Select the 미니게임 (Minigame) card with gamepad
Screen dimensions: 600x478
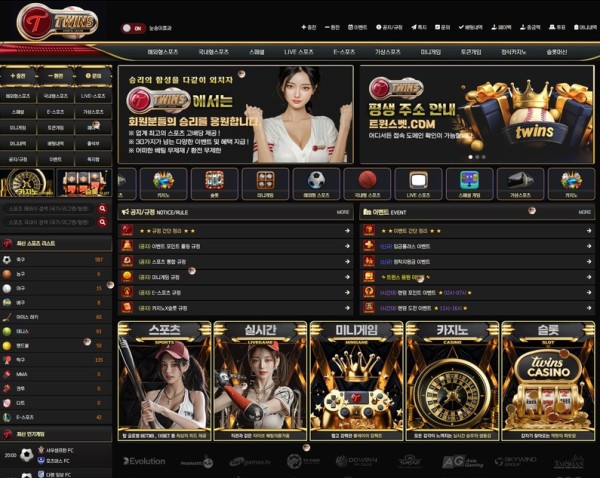pyautogui.click(x=355, y=380)
